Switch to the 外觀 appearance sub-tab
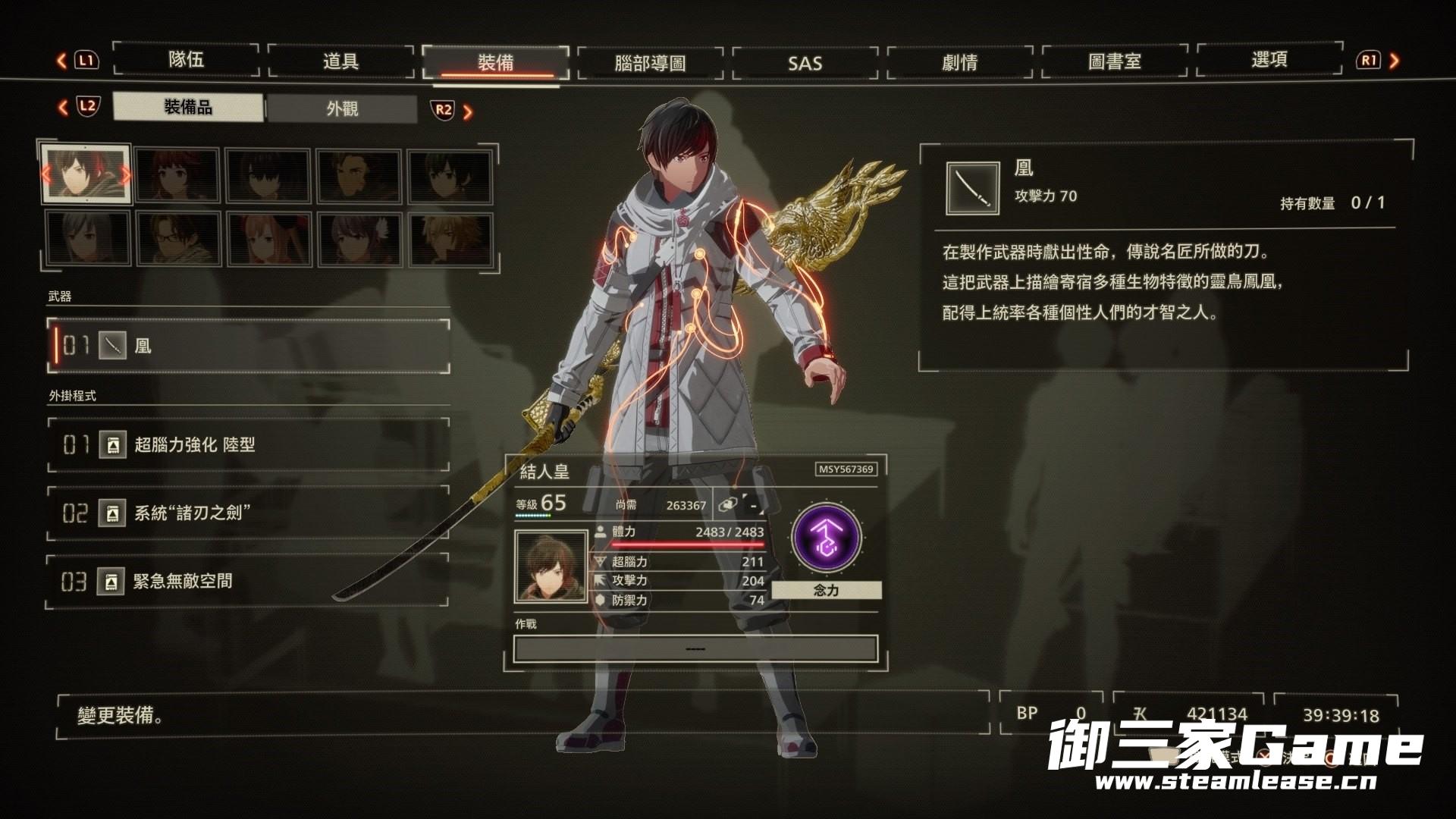1456x819 pixels. [x=342, y=109]
